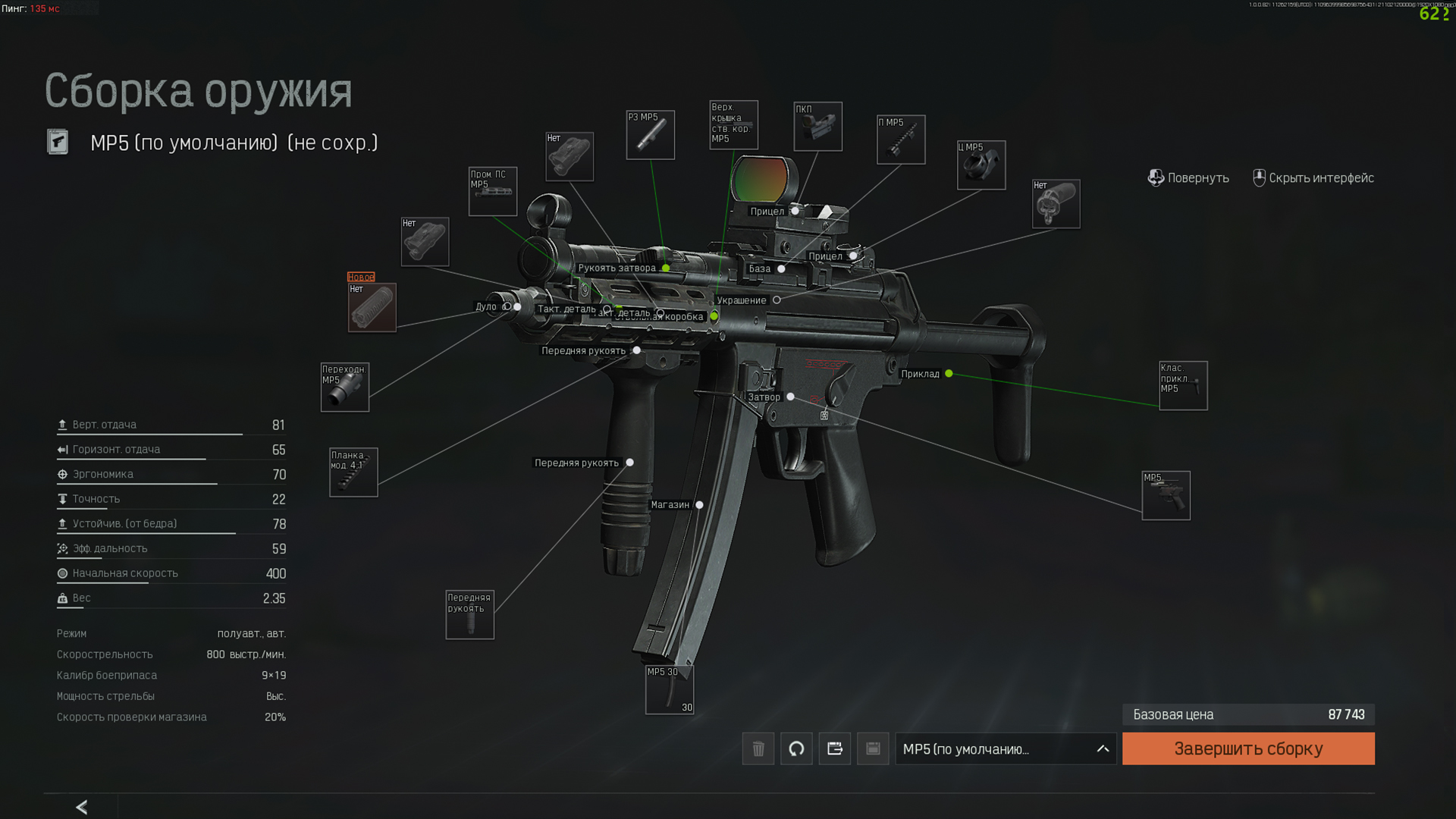Screen dimensions: 1456x819
Task: Open the Планка мод. 4.1 rail slot
Action: tap(353, 472)
